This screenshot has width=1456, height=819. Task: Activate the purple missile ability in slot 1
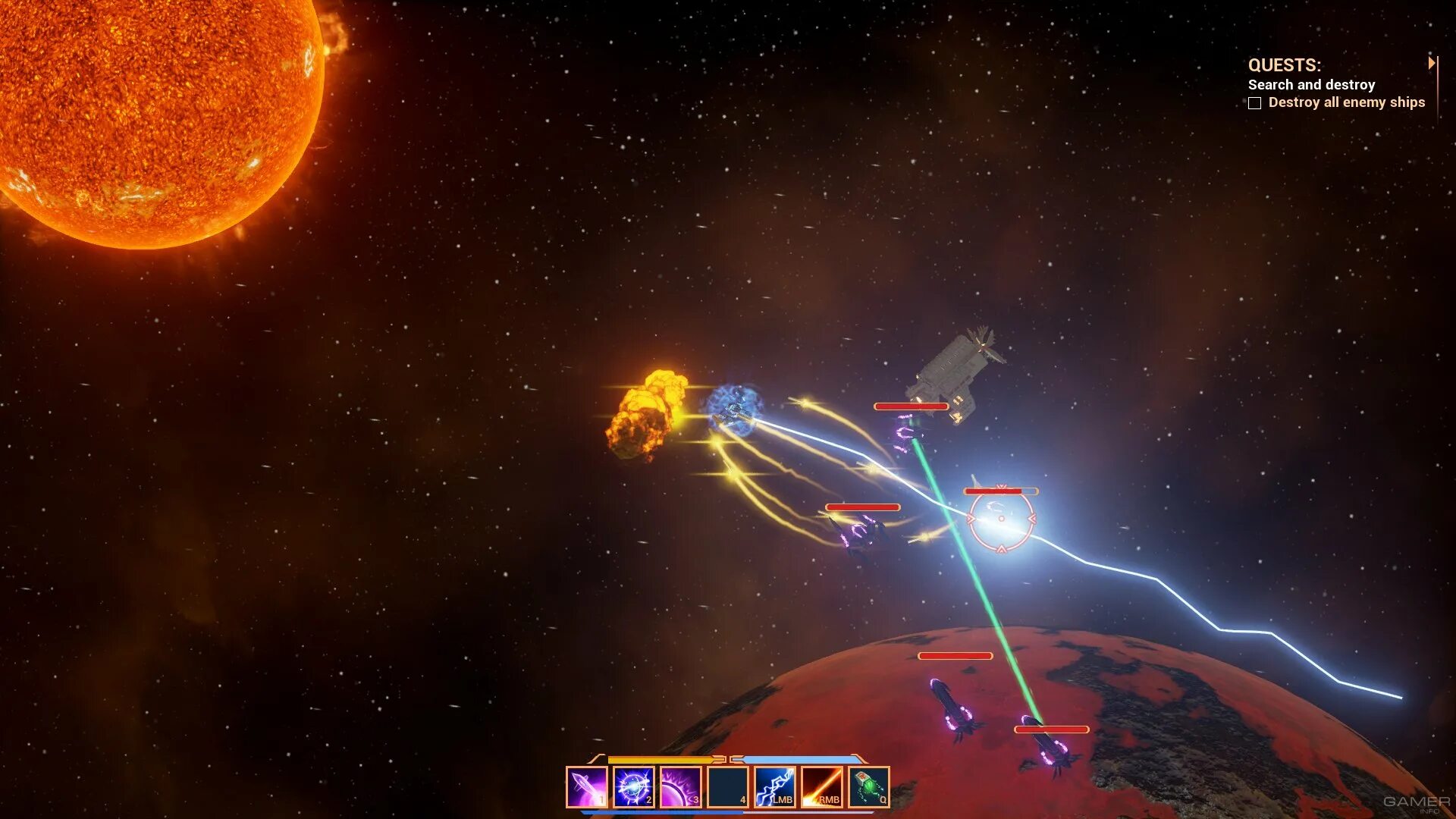[586, 787]
